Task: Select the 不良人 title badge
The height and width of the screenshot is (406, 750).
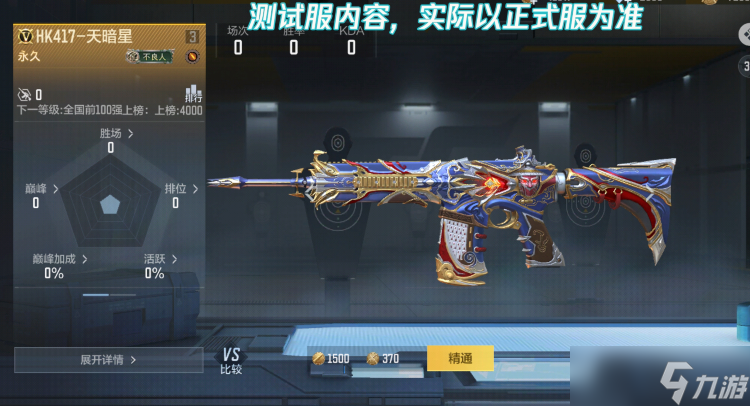Action: pos(152,57)
